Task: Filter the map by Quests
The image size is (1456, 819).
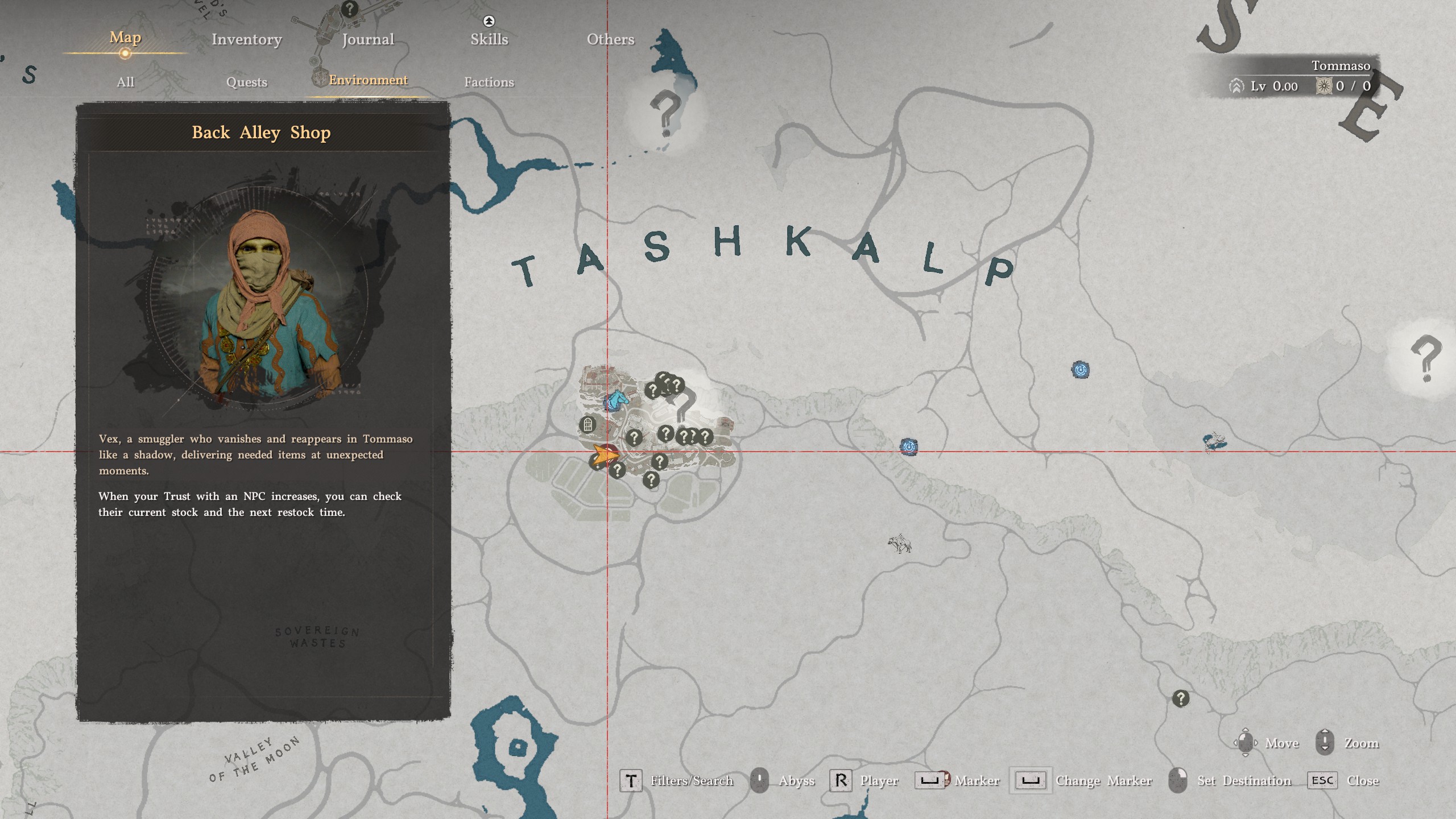Action: pos(246,82)
